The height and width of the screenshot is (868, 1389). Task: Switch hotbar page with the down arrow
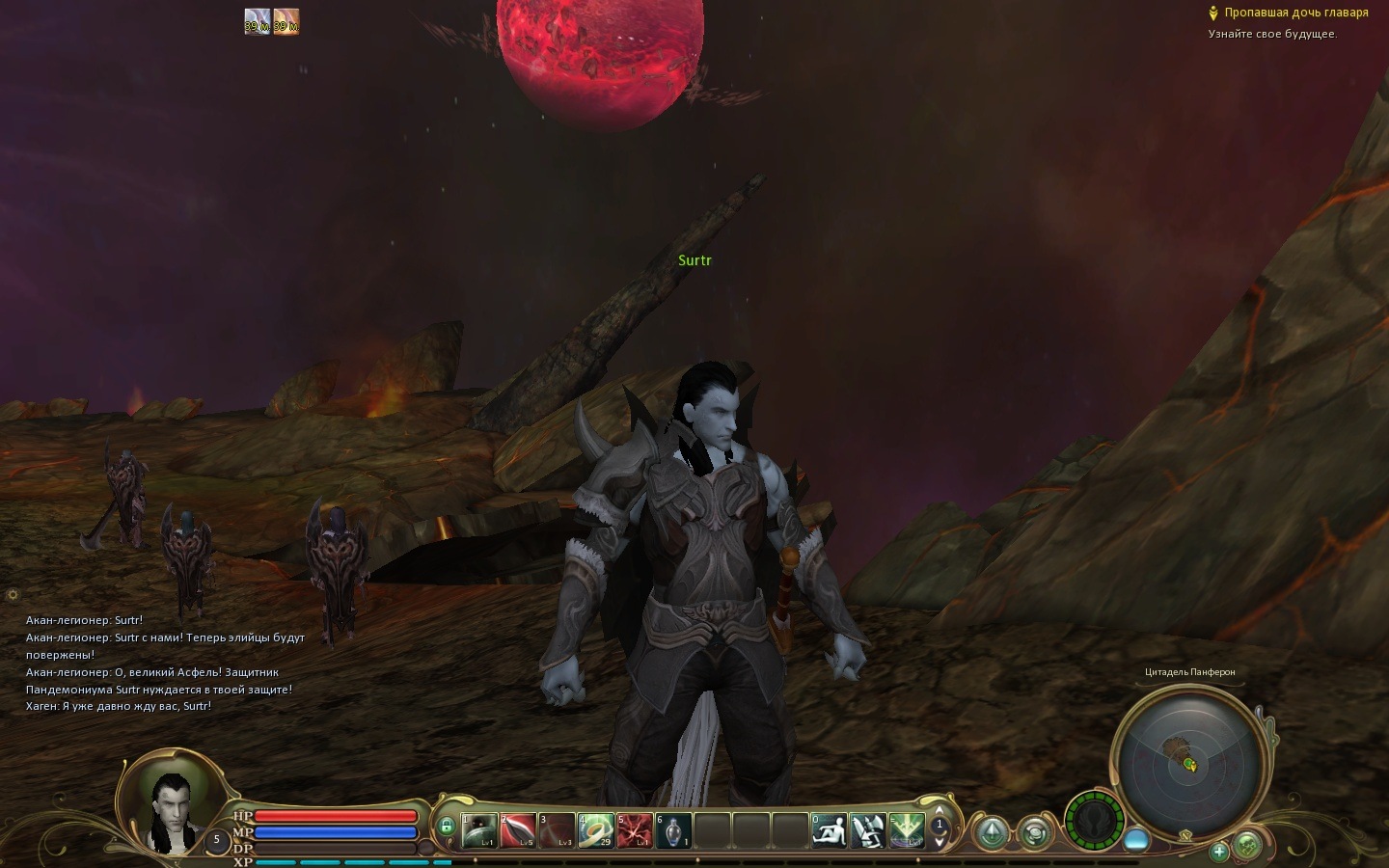click(939, 842)
